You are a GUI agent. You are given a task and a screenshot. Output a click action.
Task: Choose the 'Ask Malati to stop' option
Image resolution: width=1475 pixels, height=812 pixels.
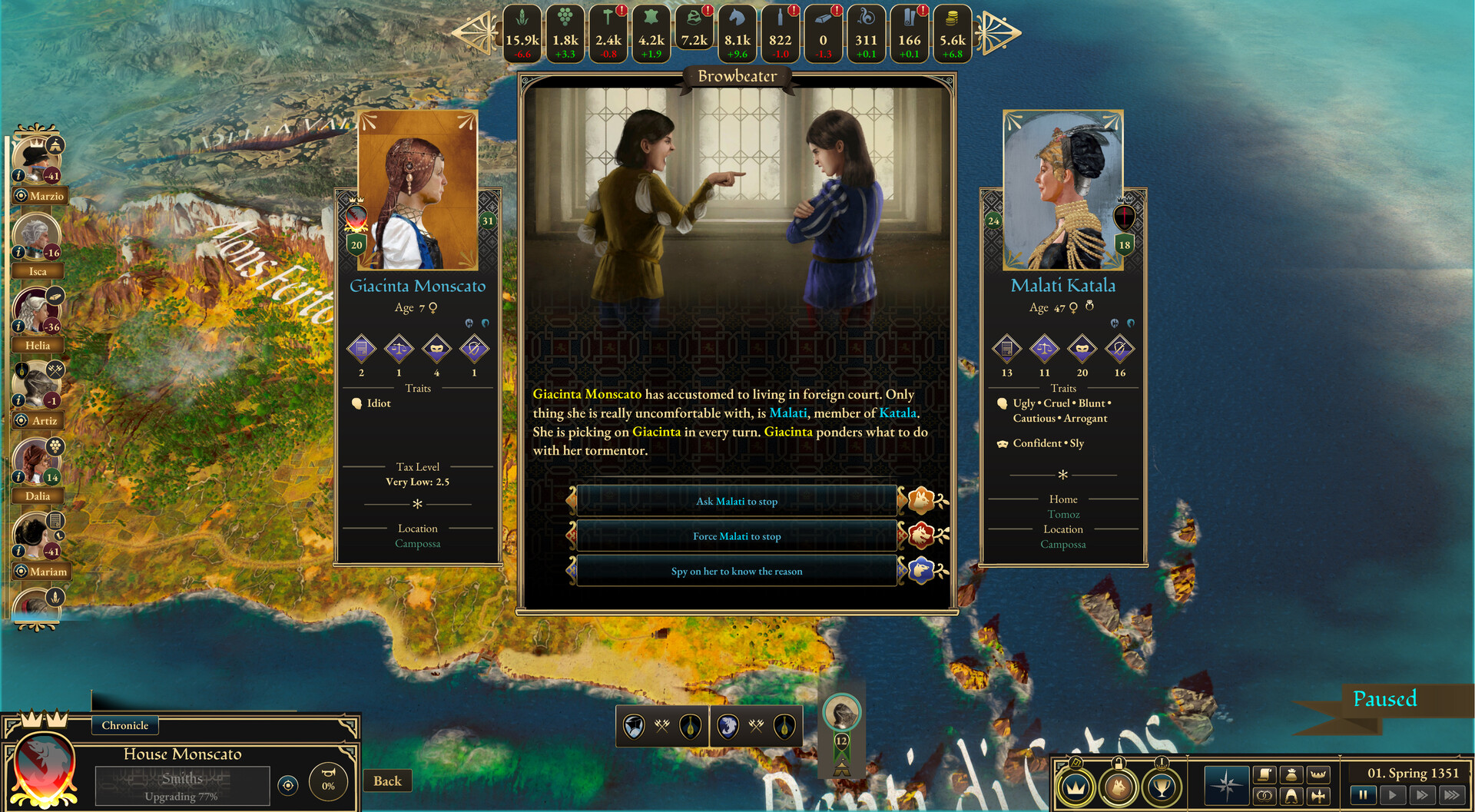736,500
